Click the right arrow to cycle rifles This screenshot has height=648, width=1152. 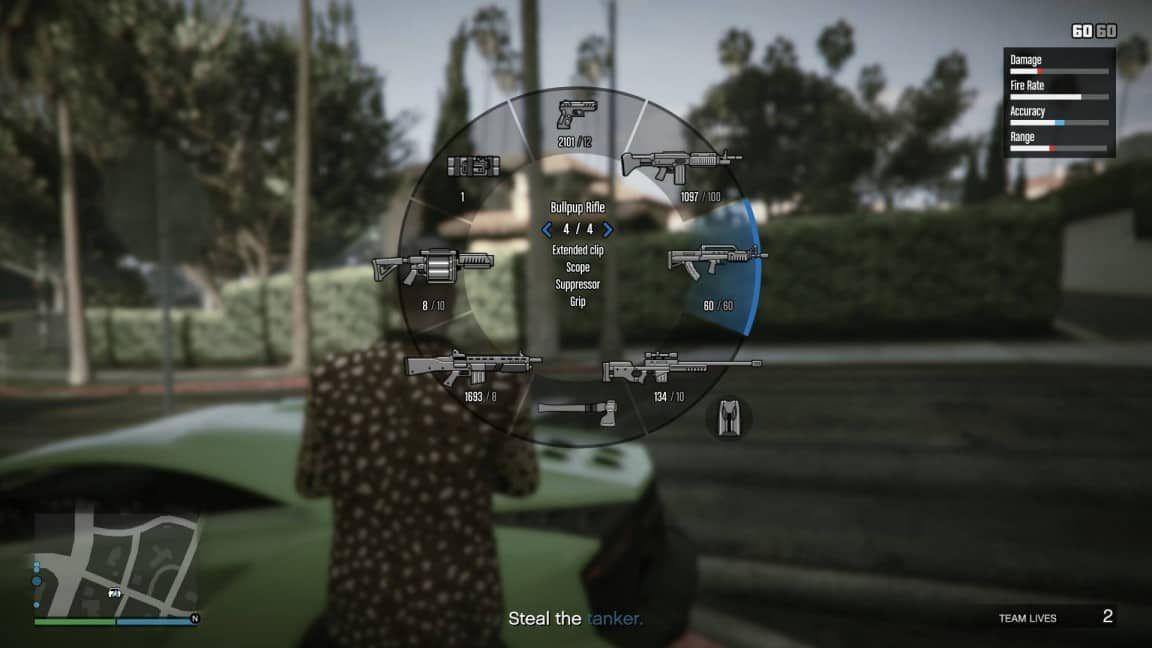coord(608,229)
